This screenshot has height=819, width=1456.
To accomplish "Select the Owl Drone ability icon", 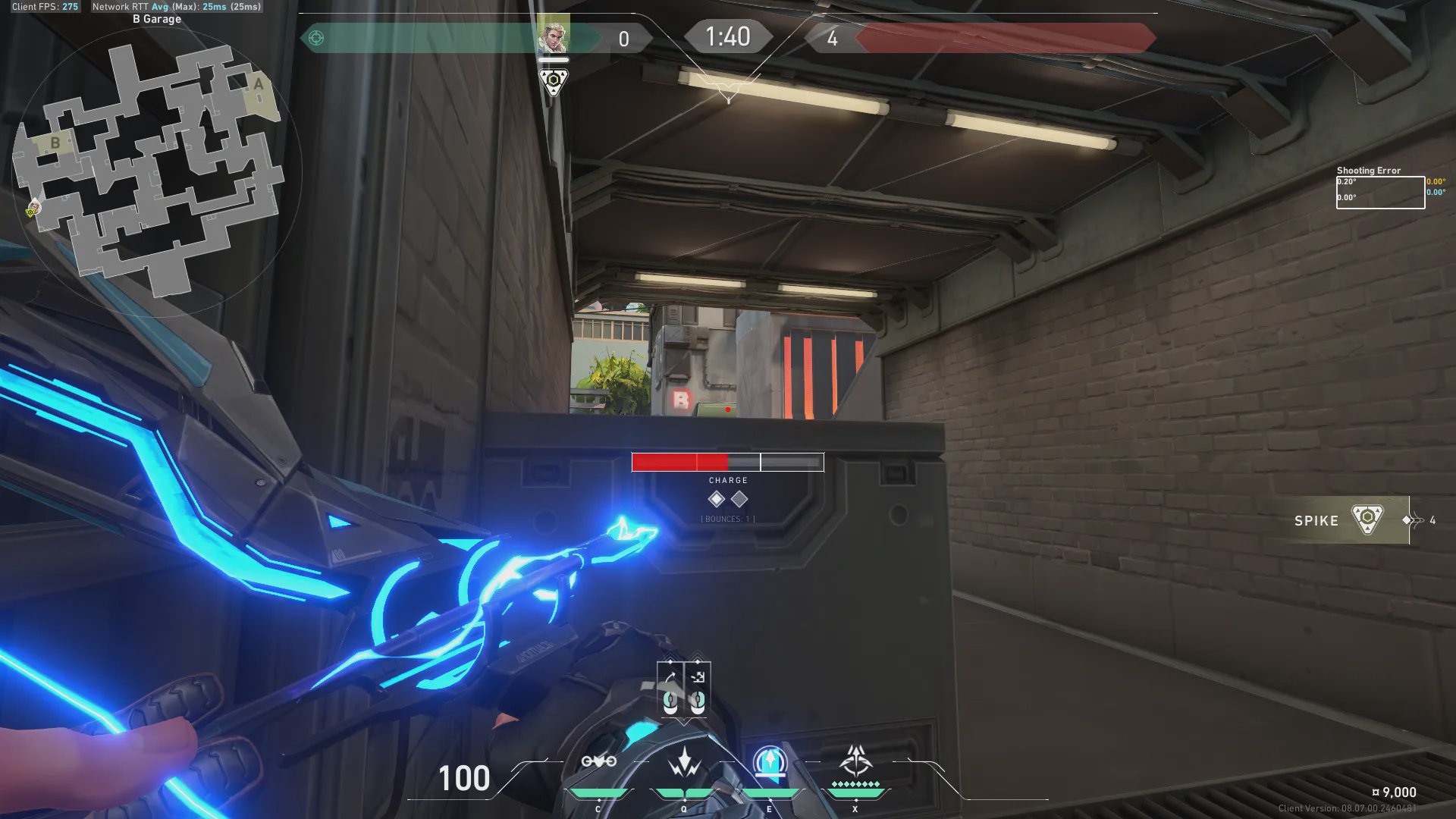I will pos(598,761).
